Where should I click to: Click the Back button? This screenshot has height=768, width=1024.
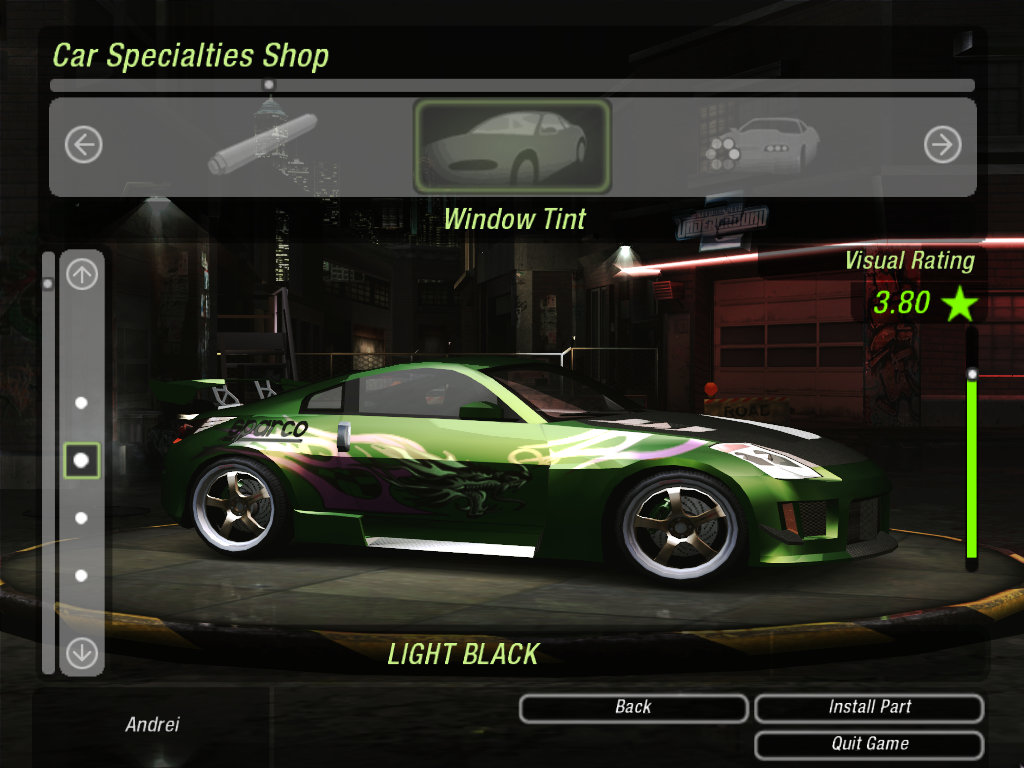633,708
